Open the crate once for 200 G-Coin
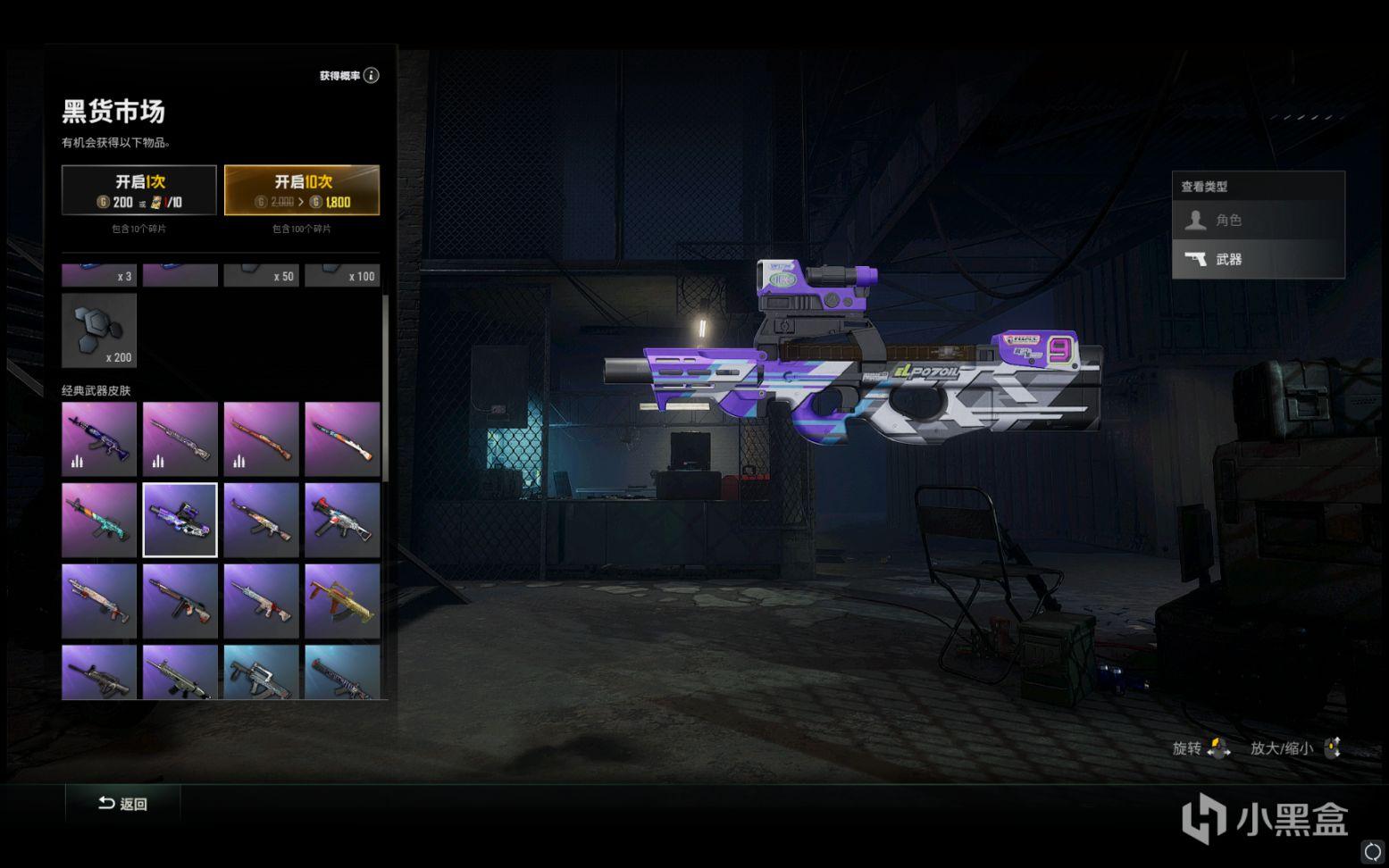This screenshot has height=868, width=1389. pos(138,190)
